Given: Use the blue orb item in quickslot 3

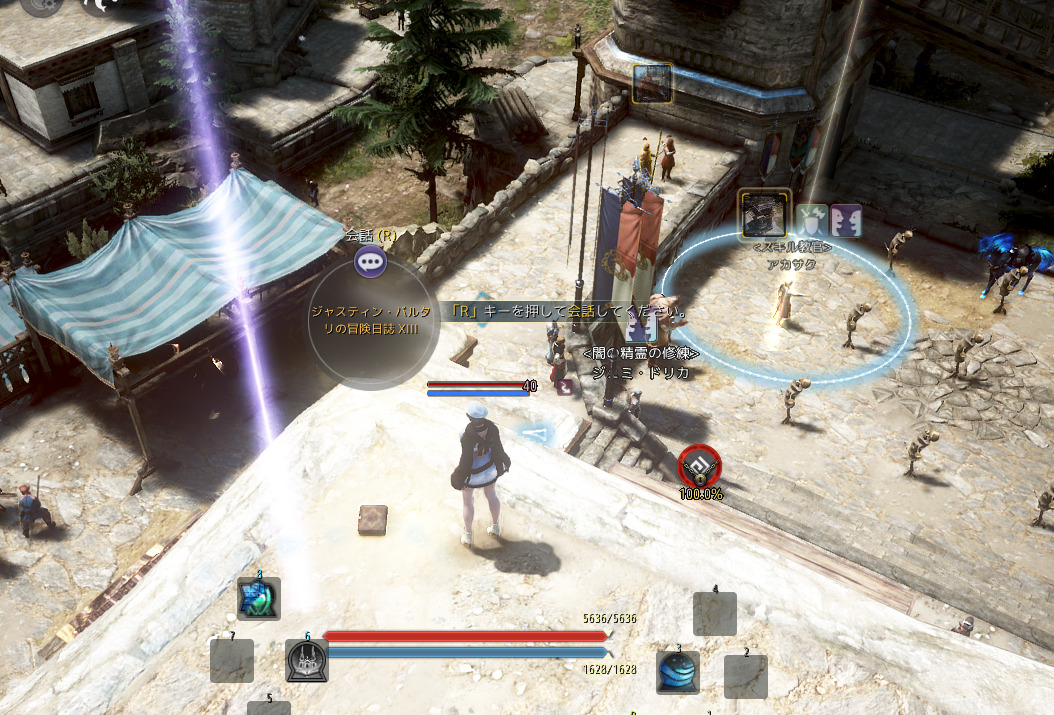Looking at the screenshot, I should 678,672.
